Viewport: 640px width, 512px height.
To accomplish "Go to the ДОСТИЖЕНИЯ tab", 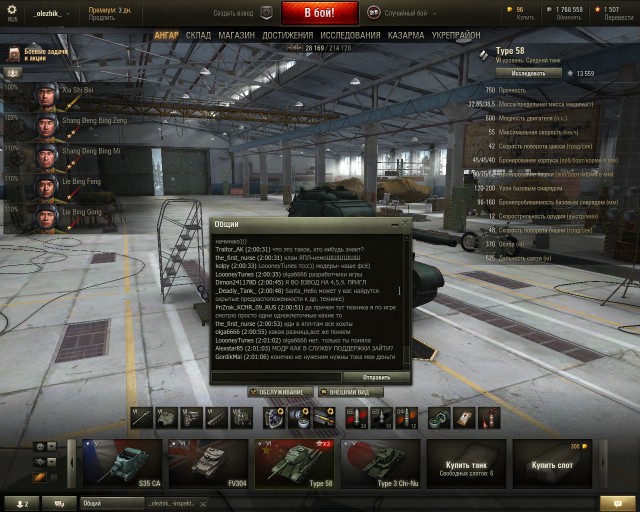I will tap(287, 35).
